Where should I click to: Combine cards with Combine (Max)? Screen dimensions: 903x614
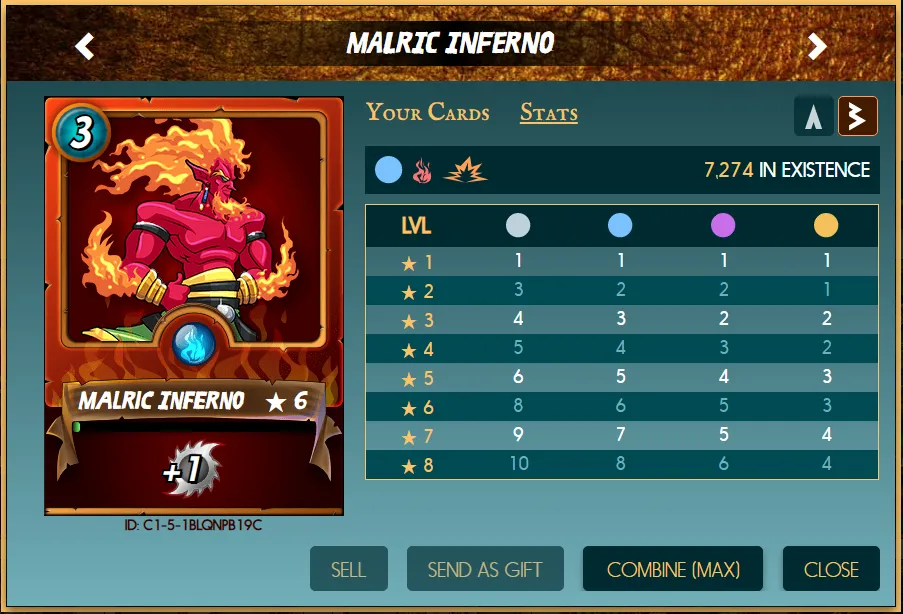click(x=673, y=570)
